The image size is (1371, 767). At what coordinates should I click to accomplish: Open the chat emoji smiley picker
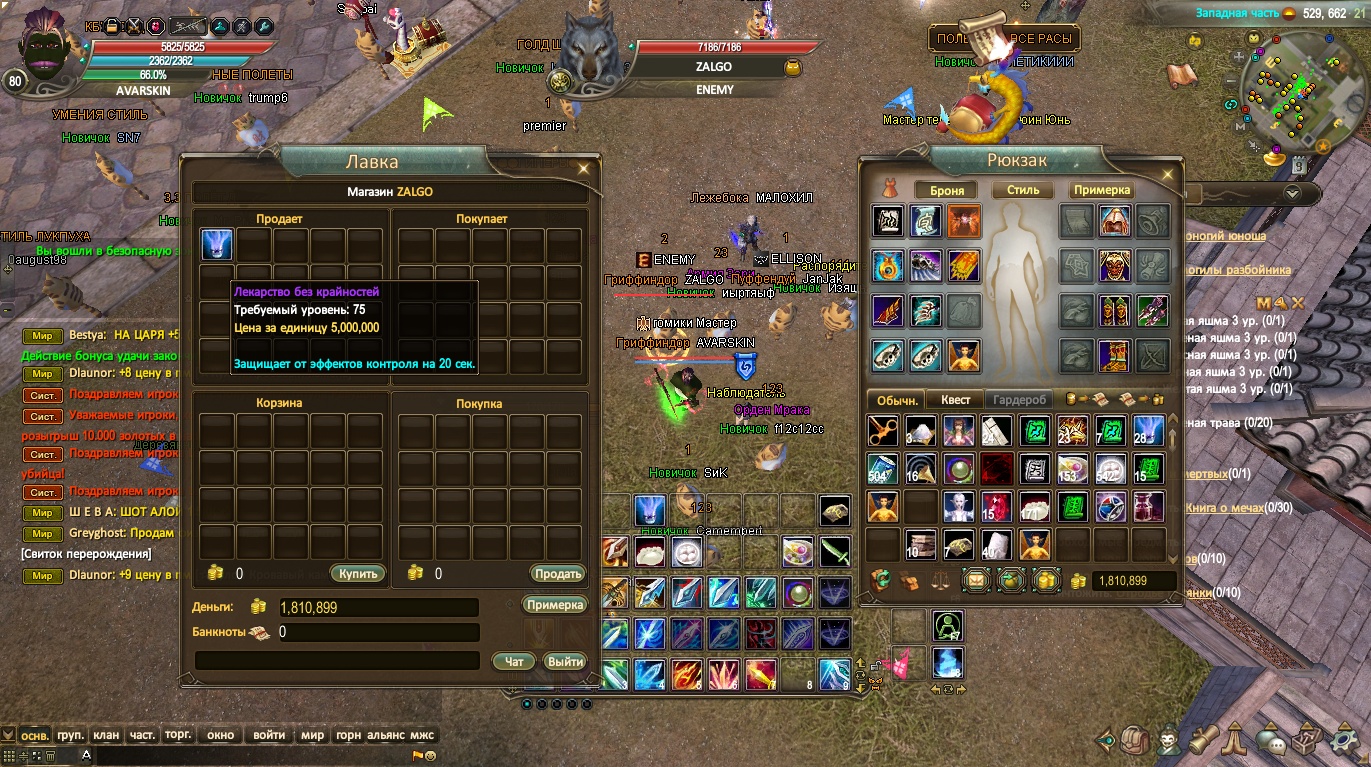[x=431, y=756]
